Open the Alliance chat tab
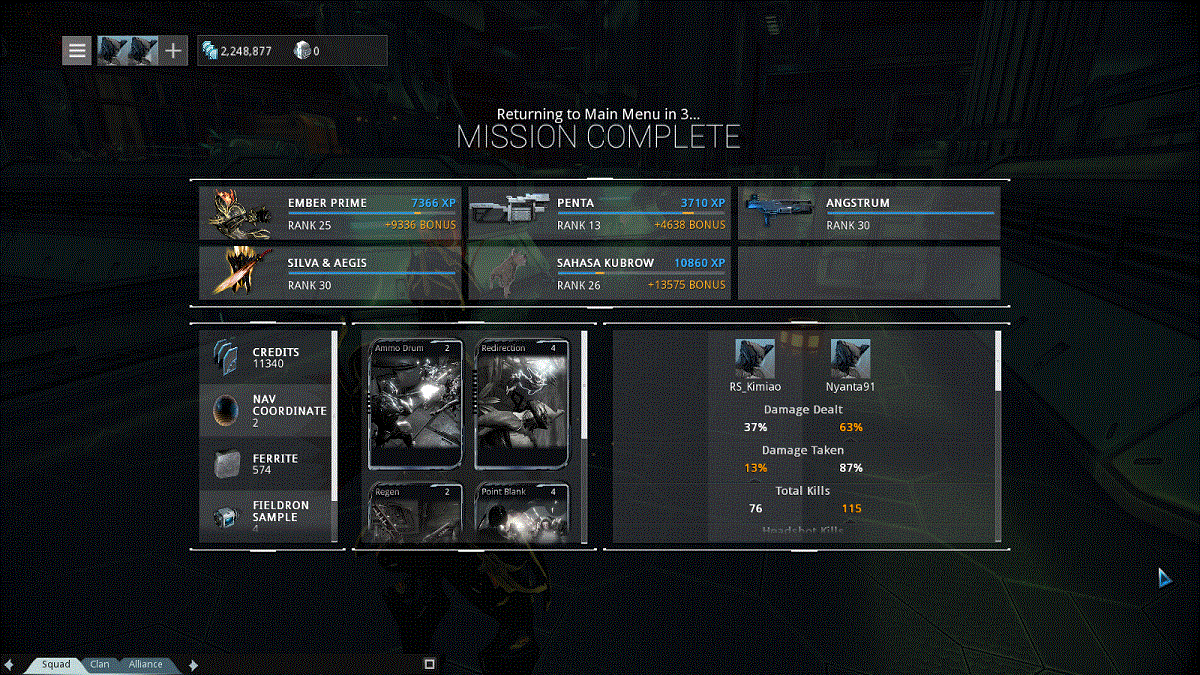 (146, 664)
